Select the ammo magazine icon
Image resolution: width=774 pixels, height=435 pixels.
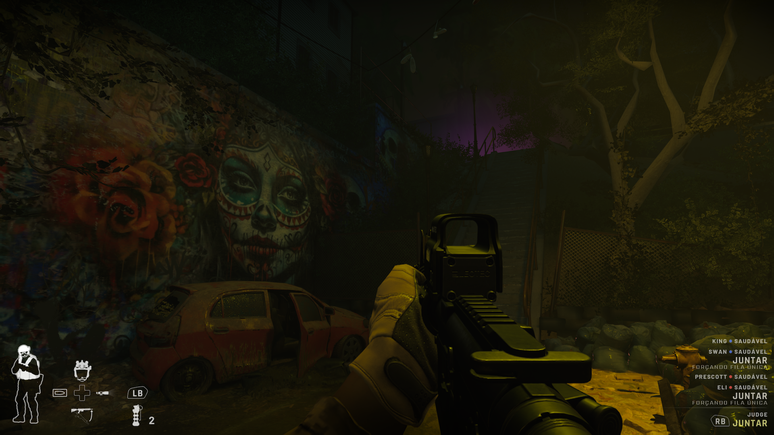pos(61,393)
